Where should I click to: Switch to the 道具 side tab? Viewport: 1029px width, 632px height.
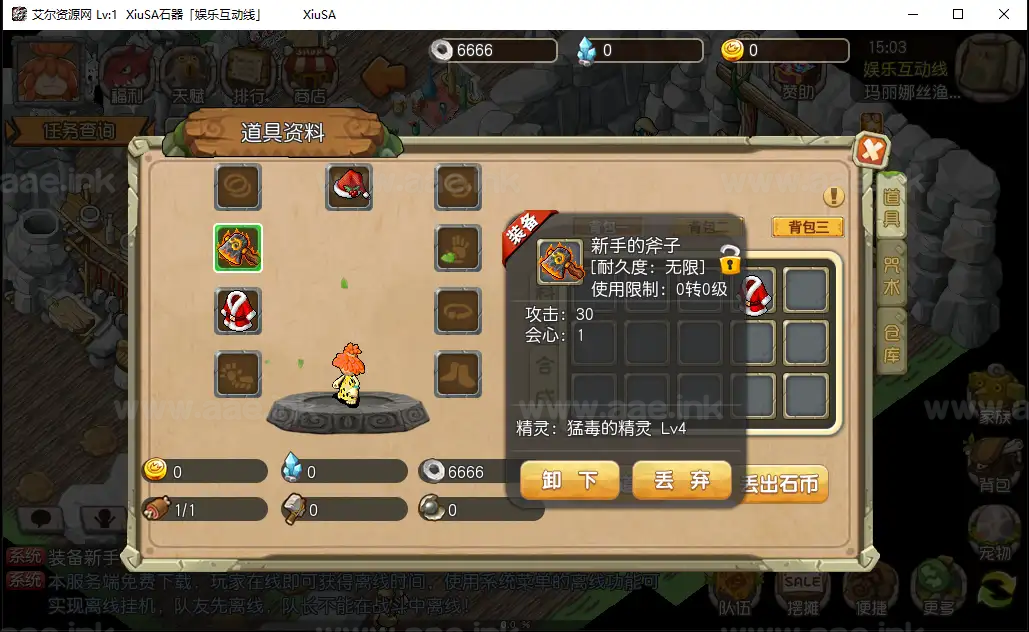coord(891,206)
